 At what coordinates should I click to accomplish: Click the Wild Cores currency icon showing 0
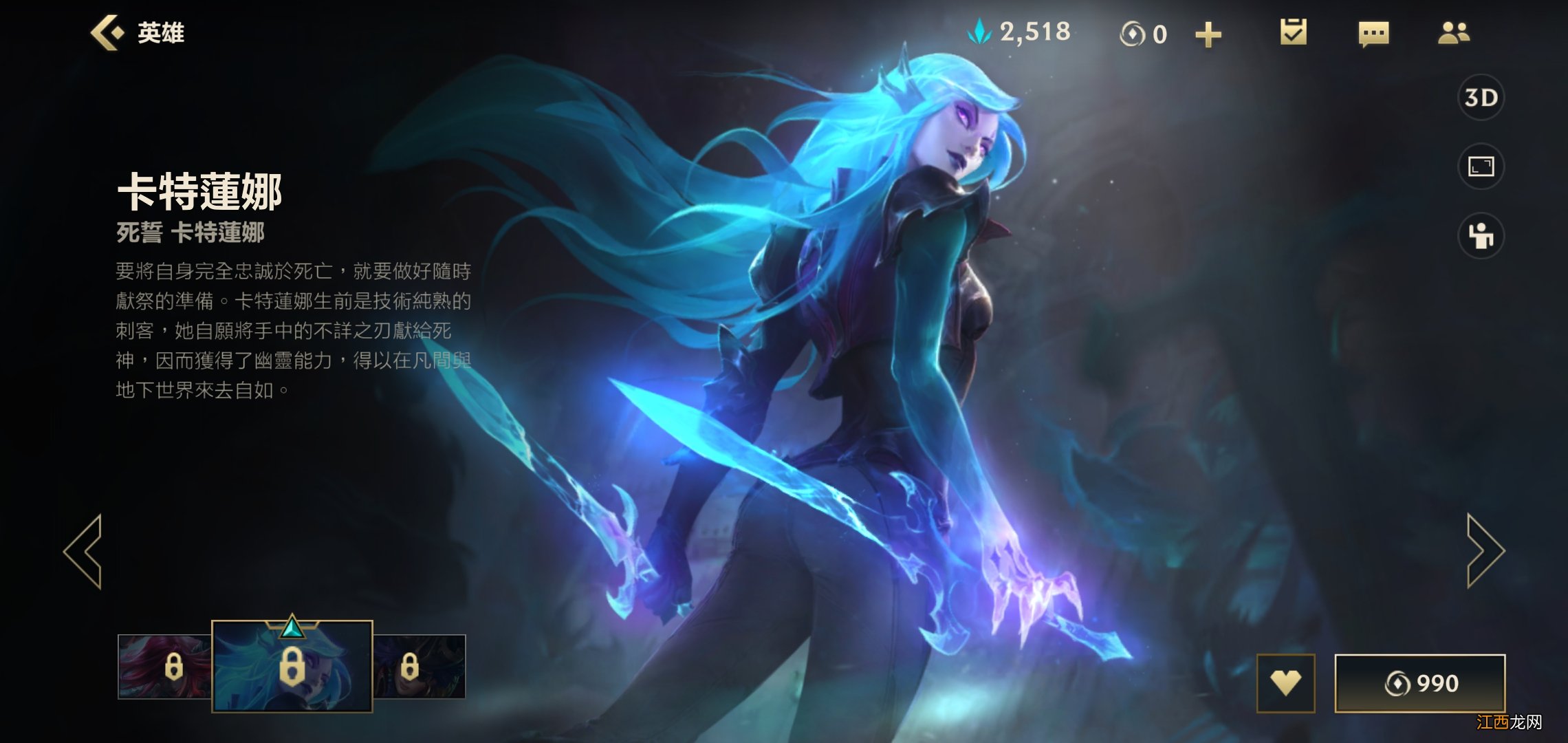pyautogui.click(x=1132, y=33)
